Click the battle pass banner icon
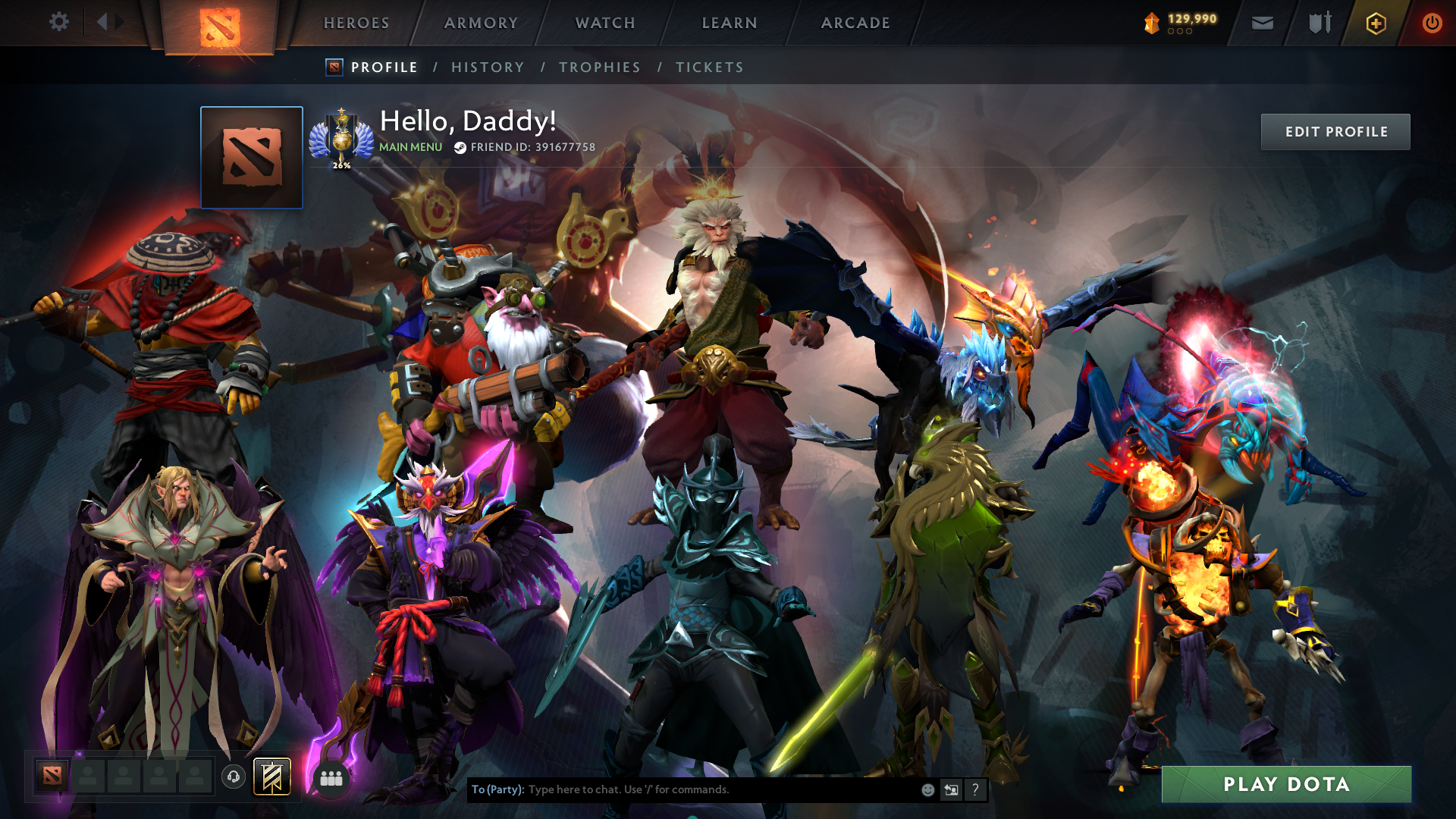The image size is (1456, 819). pos(274,777)
